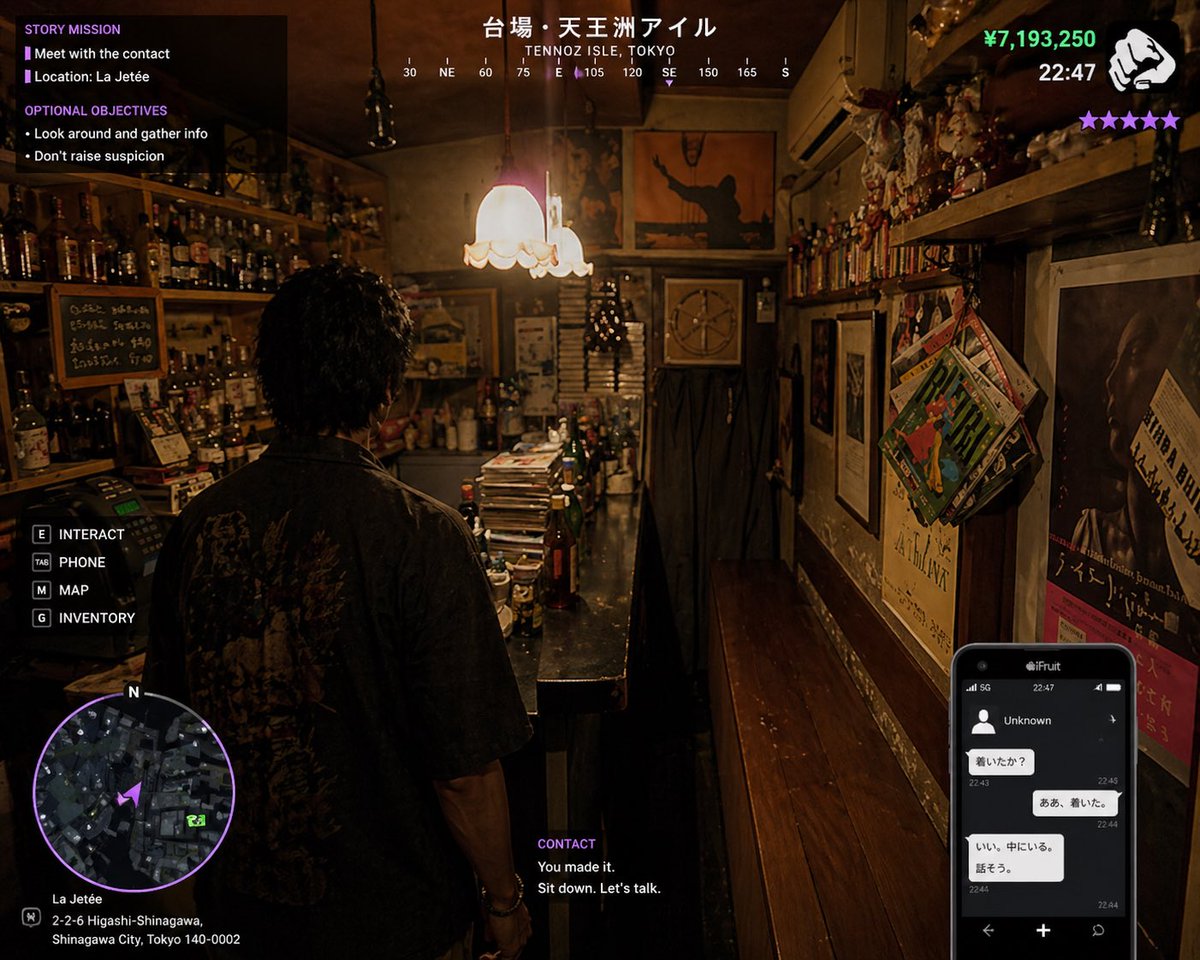1200x960 pixels.
Task: Tap the first received message bubble
Action: coord(1002,762)
